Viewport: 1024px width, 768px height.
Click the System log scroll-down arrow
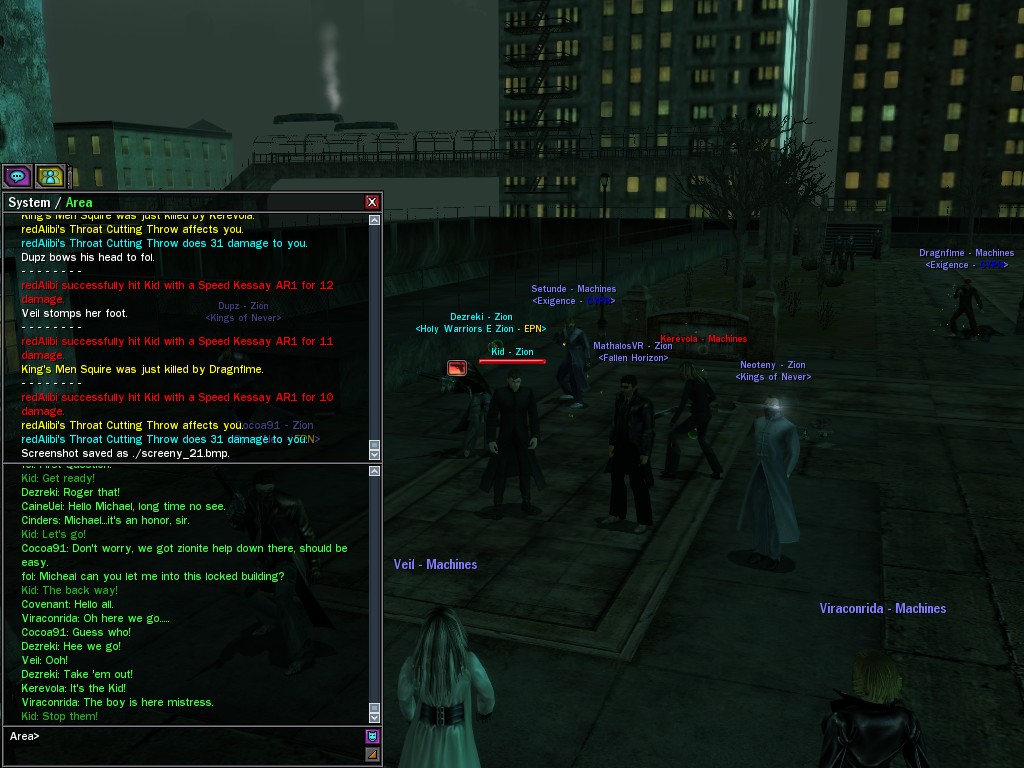pyautogui.click(x=374, y=453)
